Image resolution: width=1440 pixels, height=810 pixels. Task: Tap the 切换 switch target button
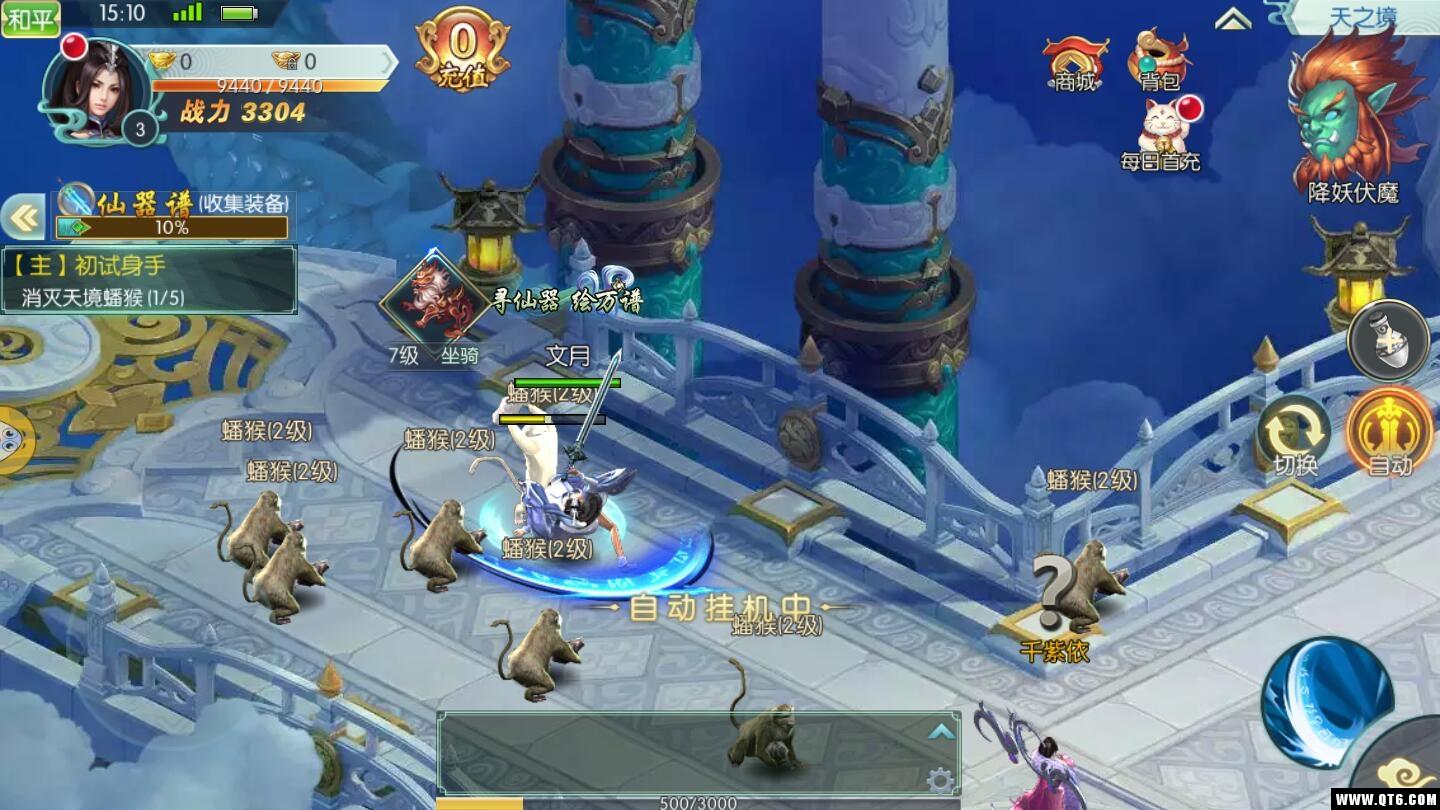(x=1295, y=435)
